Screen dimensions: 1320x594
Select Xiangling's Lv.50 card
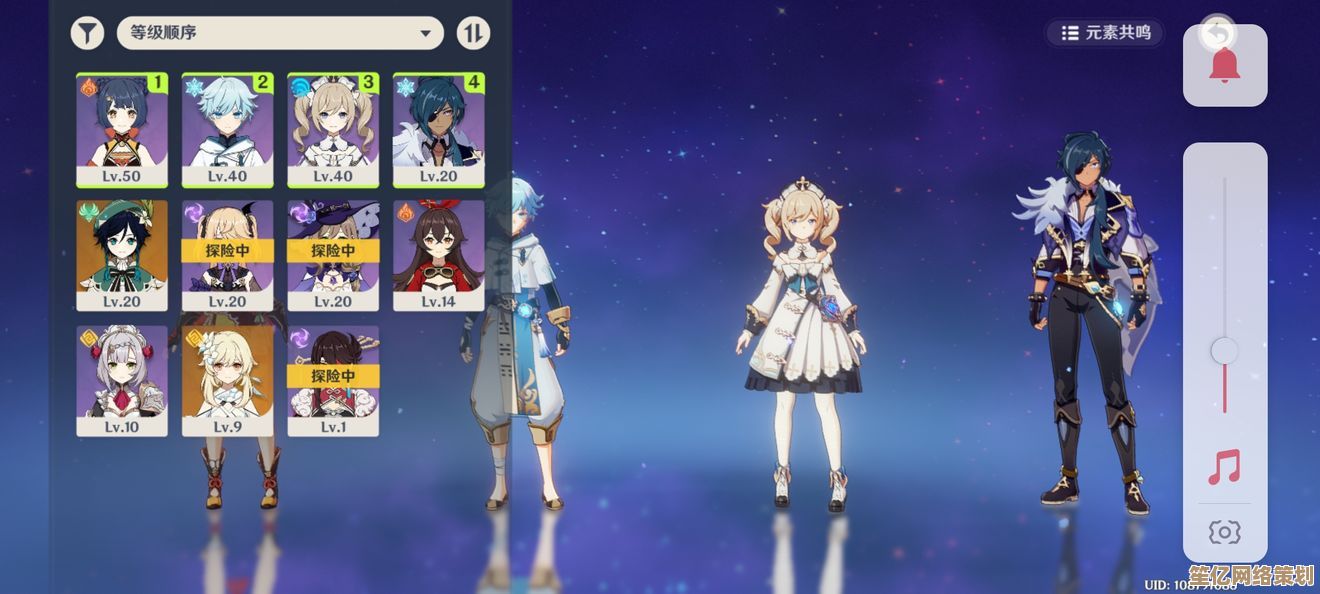(122, 129)
